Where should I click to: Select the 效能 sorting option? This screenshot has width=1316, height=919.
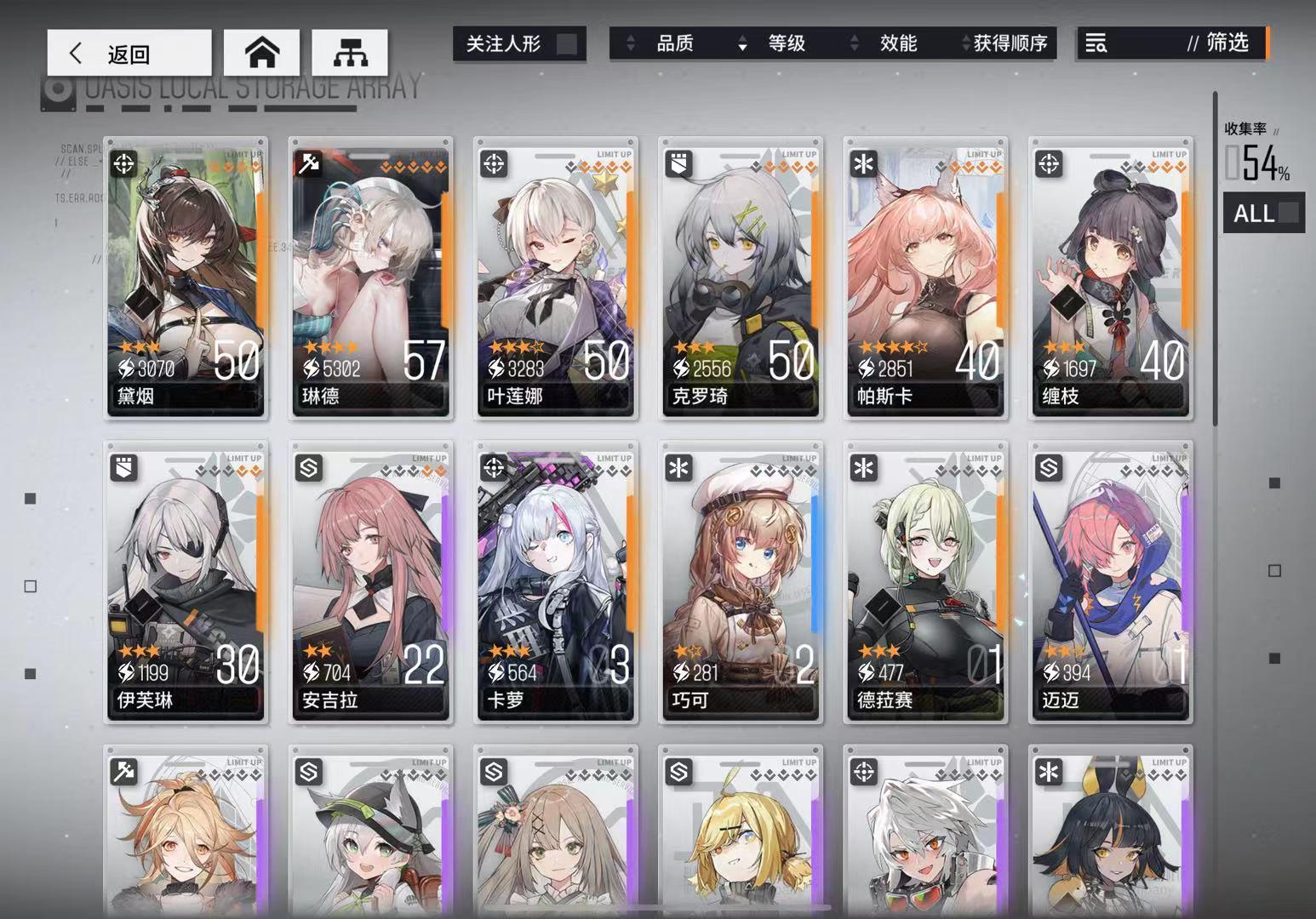(x=899, y=44)
